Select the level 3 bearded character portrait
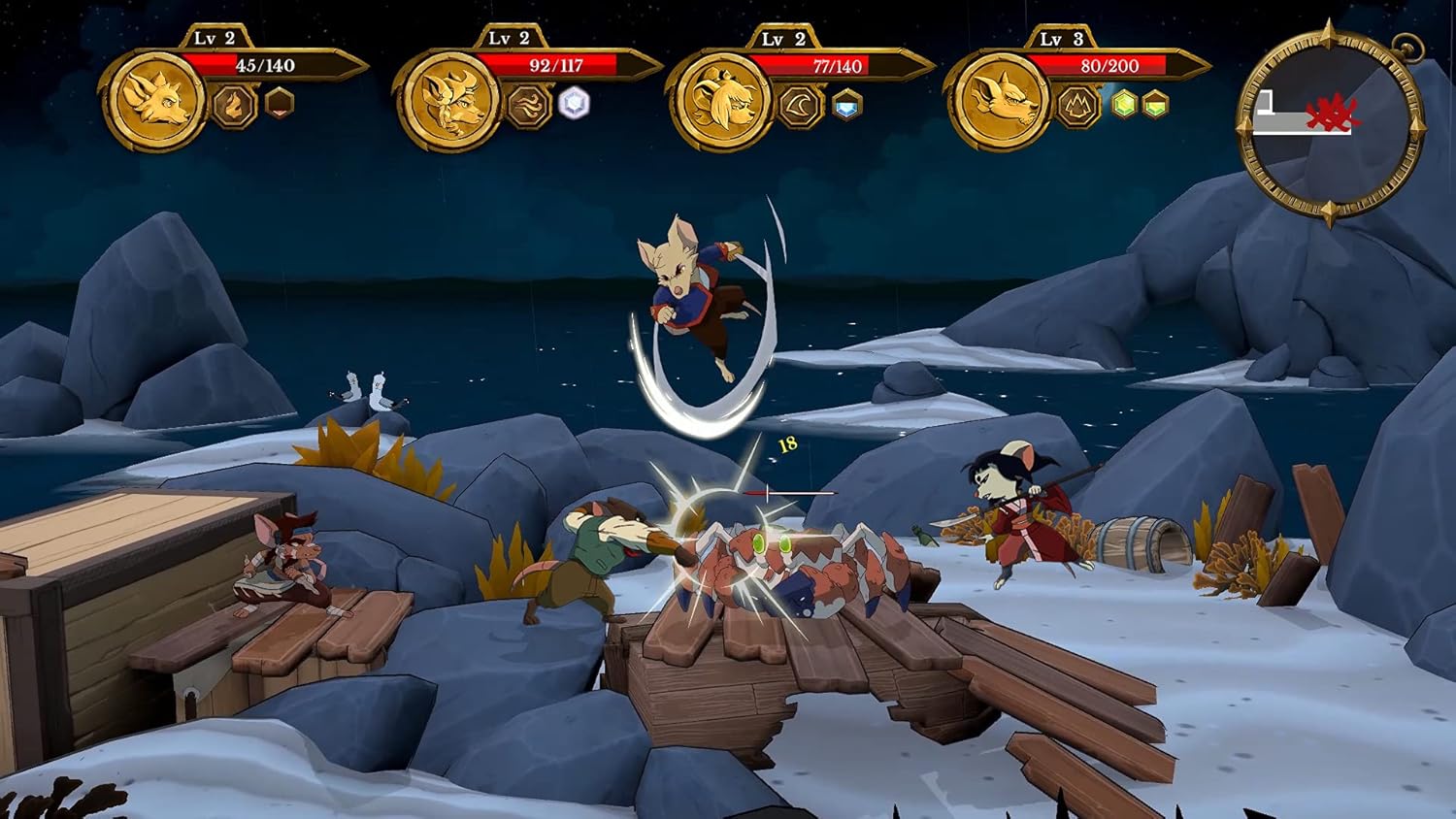Screen dimensions: 1456x819 999,101
